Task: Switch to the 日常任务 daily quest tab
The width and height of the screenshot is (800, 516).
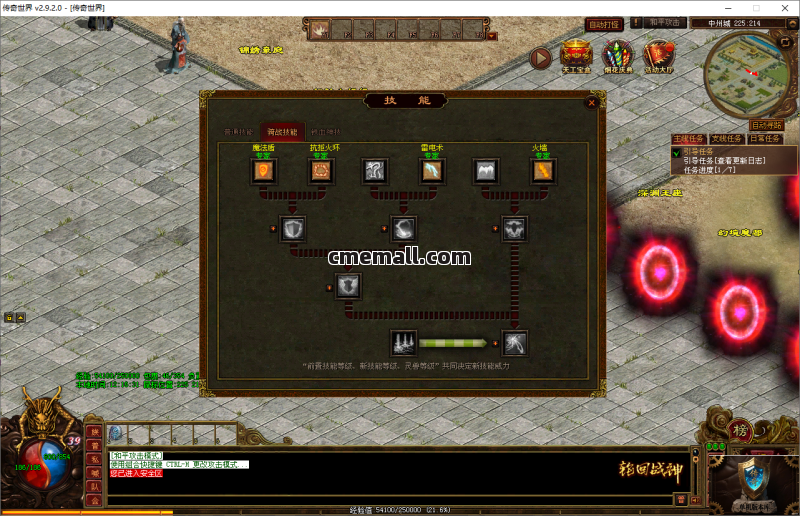Action: coord(765,139)
